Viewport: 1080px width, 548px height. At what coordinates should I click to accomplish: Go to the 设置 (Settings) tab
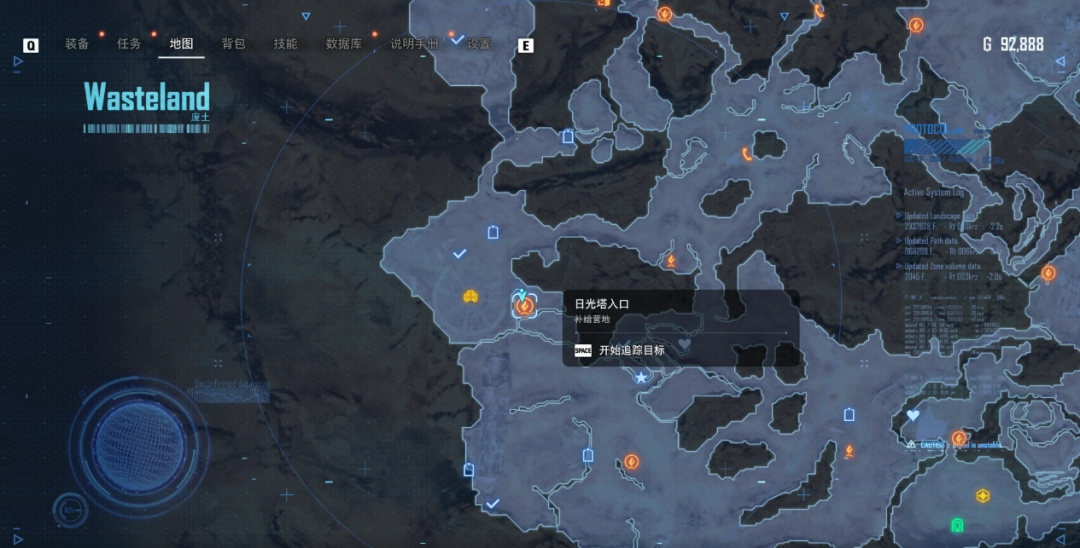coord(479,44)
